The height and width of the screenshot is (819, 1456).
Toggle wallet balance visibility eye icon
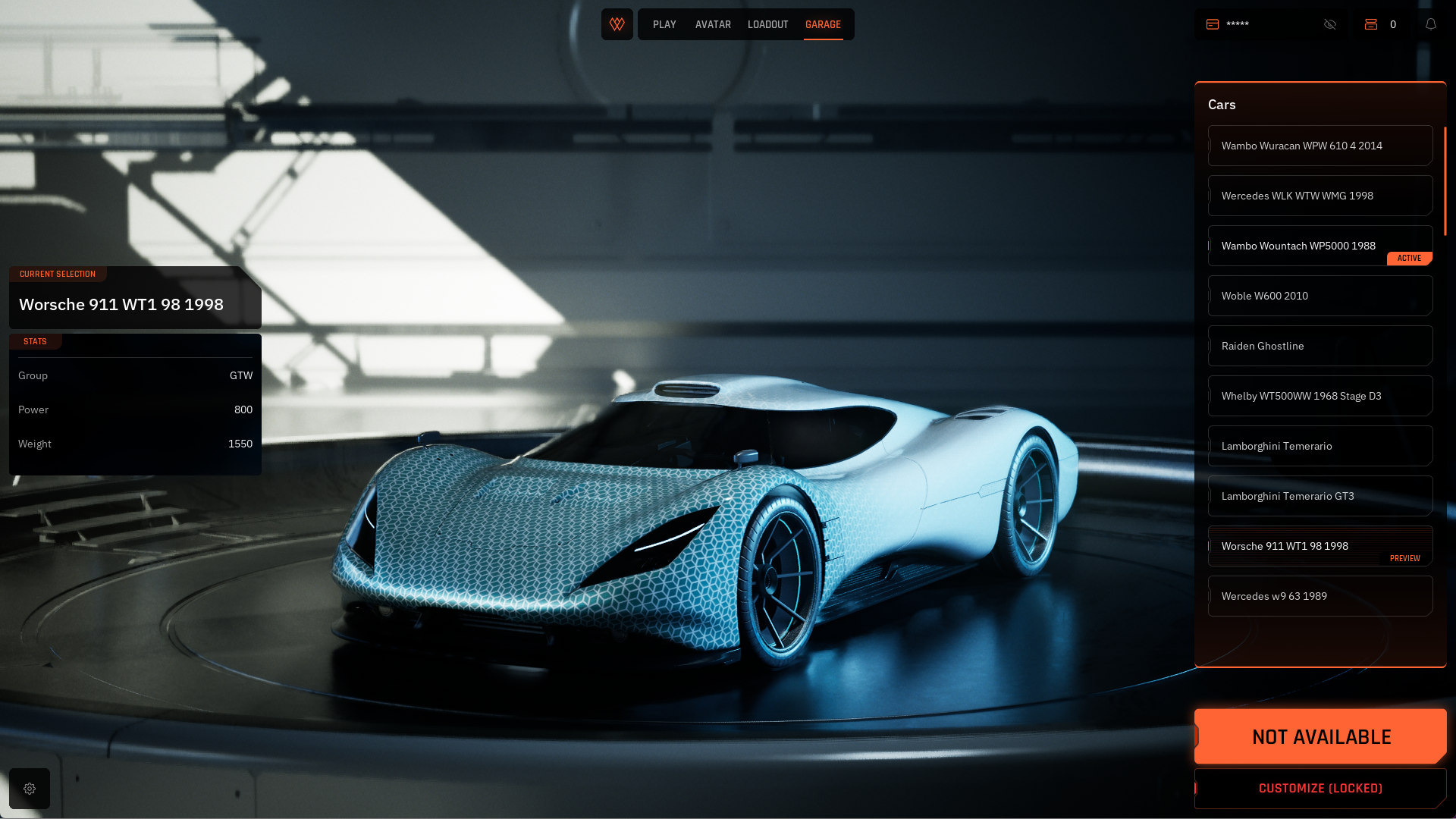[1330, 24]
